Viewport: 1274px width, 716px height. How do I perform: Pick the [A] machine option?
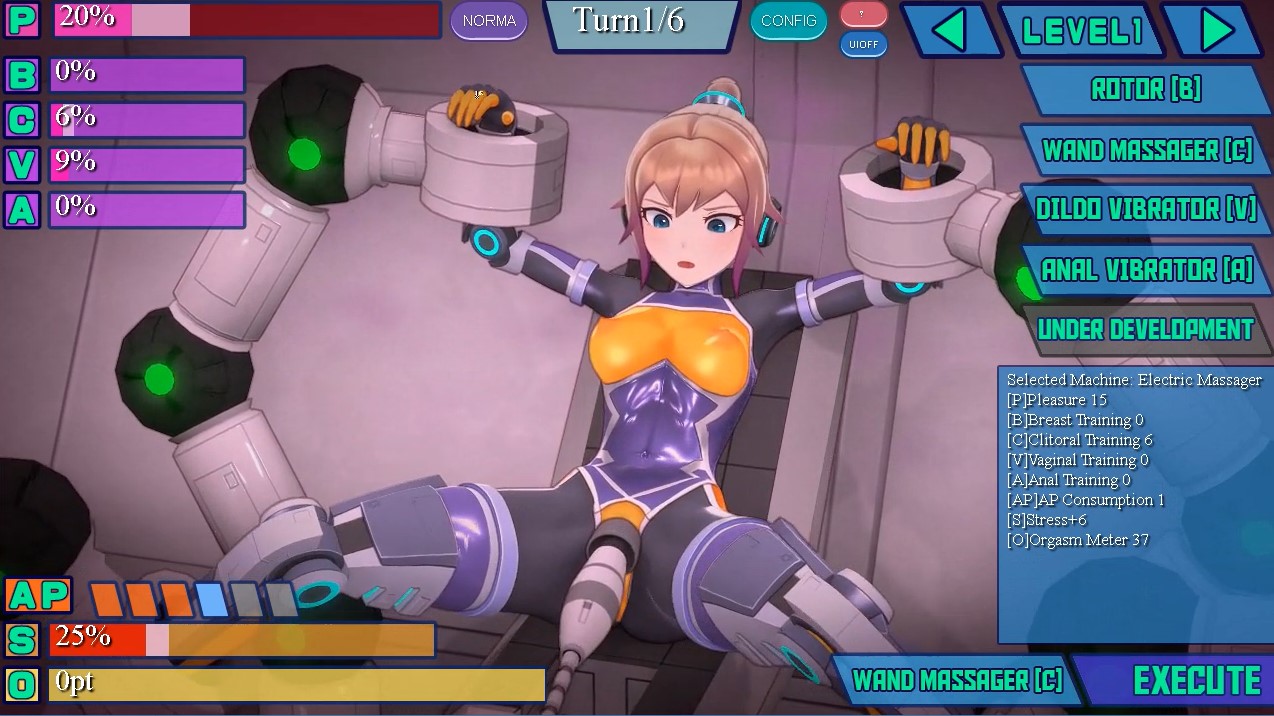click(x=1146, y=270)
